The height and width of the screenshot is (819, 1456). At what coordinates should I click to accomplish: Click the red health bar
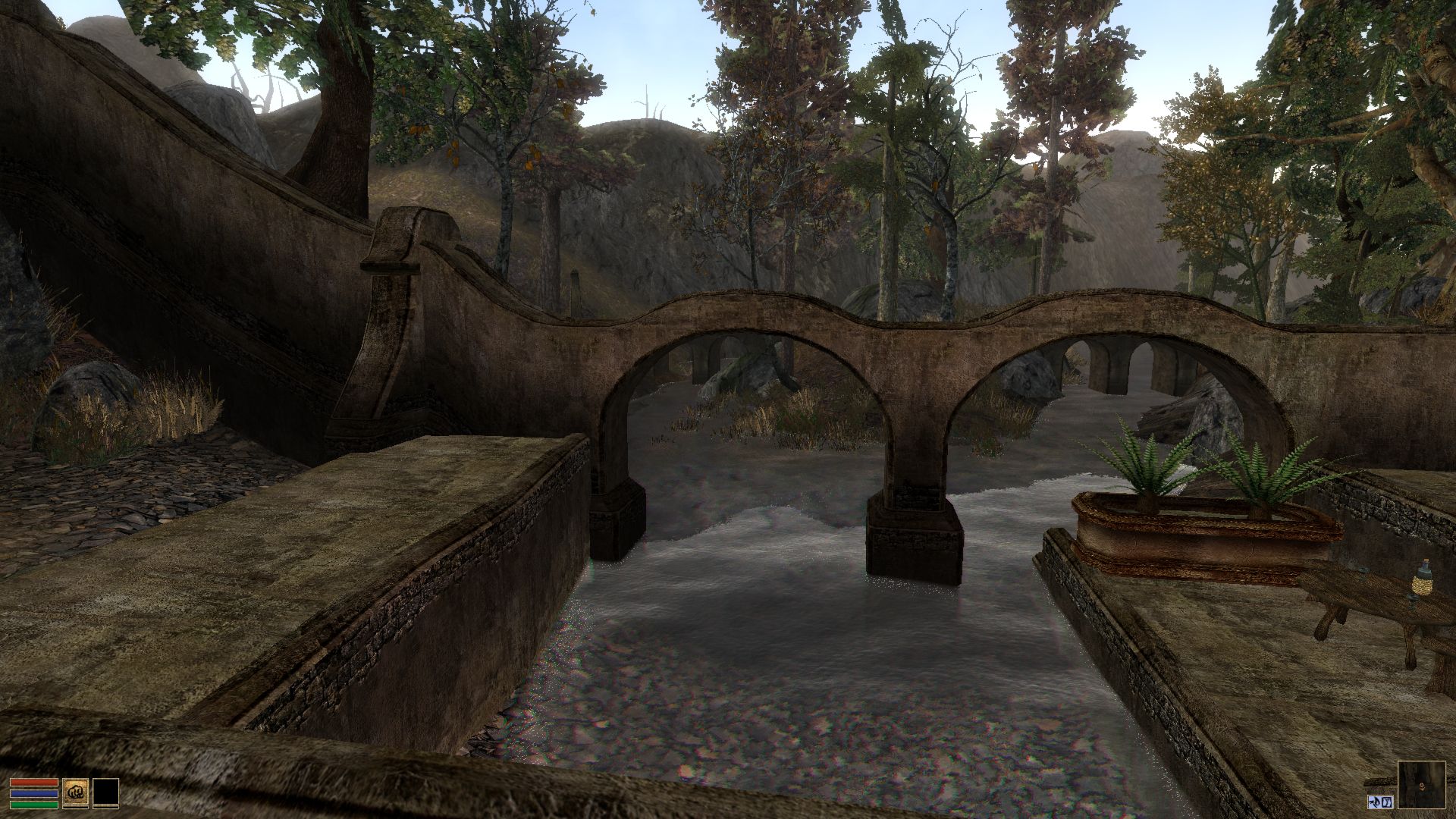[x=33, y=783]
